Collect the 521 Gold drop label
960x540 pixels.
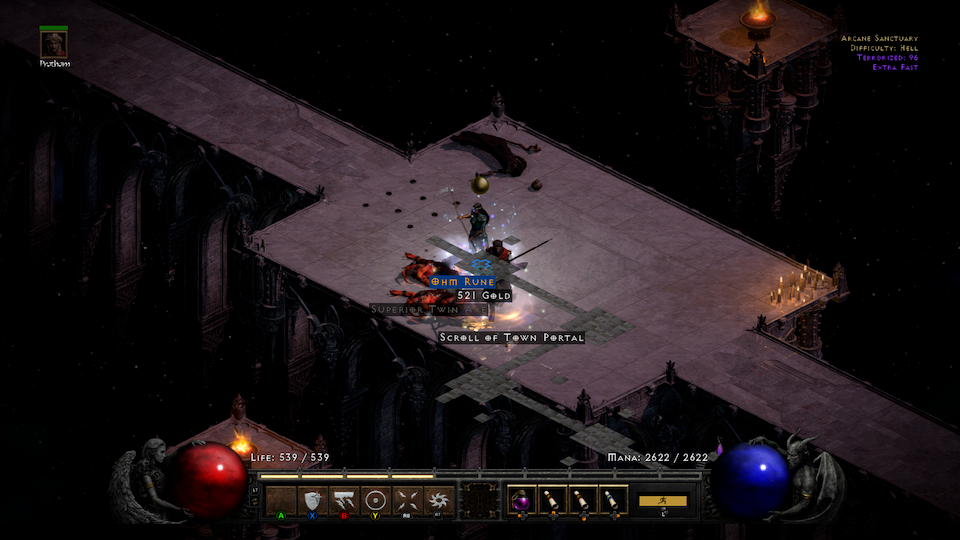(484, 296)
